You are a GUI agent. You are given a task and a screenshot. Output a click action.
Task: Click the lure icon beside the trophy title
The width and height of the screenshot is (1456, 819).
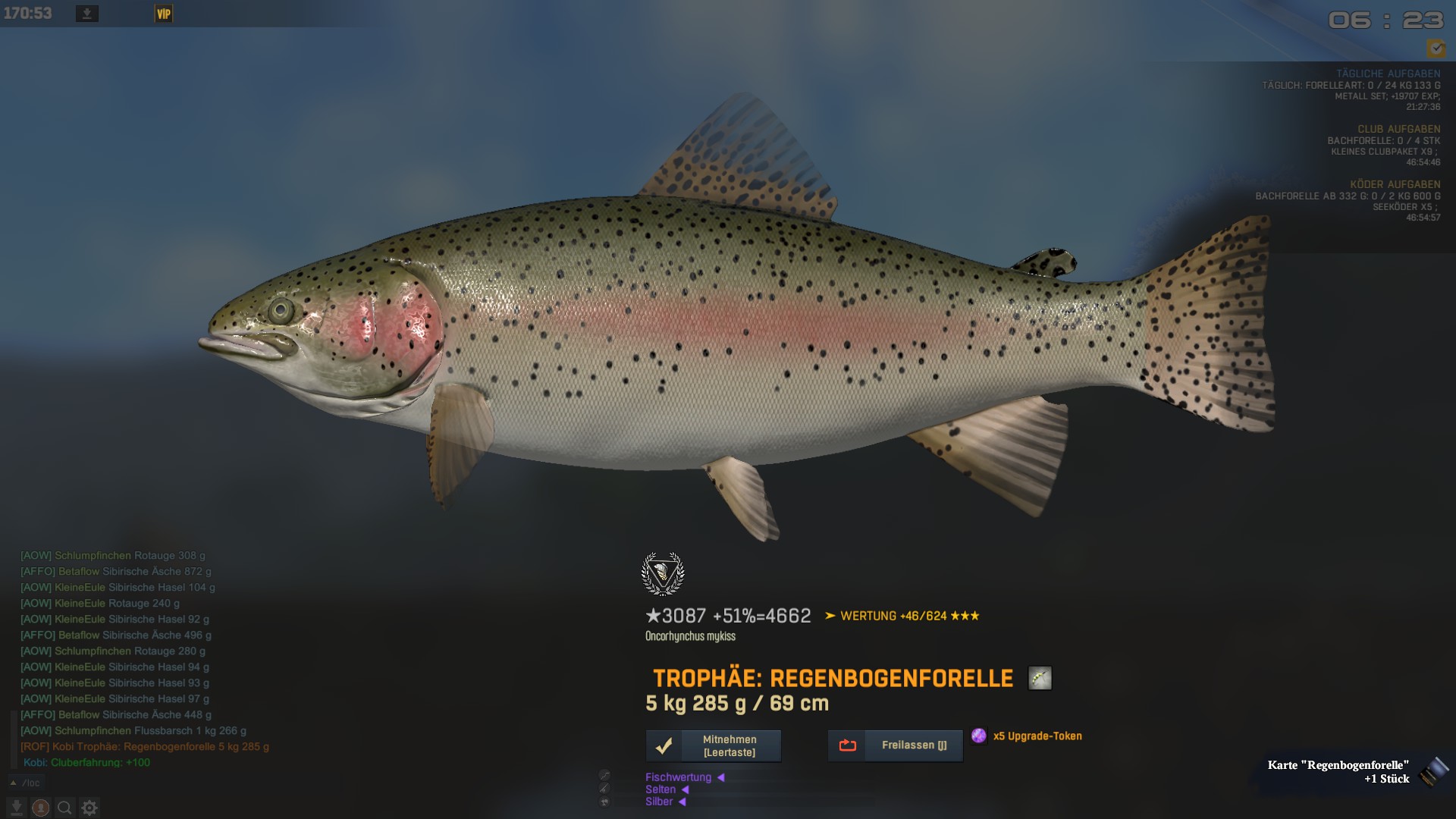coord(1040,678)
